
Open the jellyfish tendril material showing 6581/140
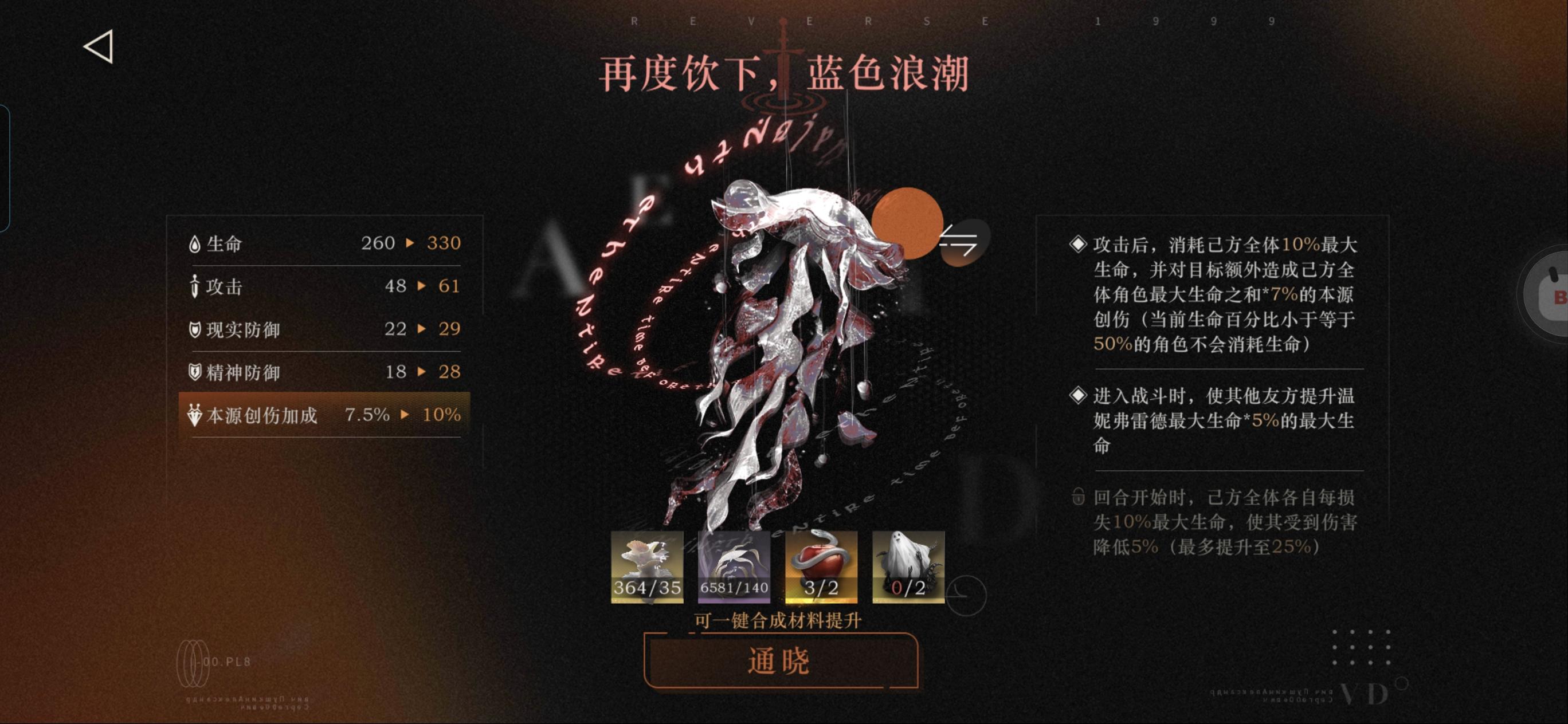point(735,567)
